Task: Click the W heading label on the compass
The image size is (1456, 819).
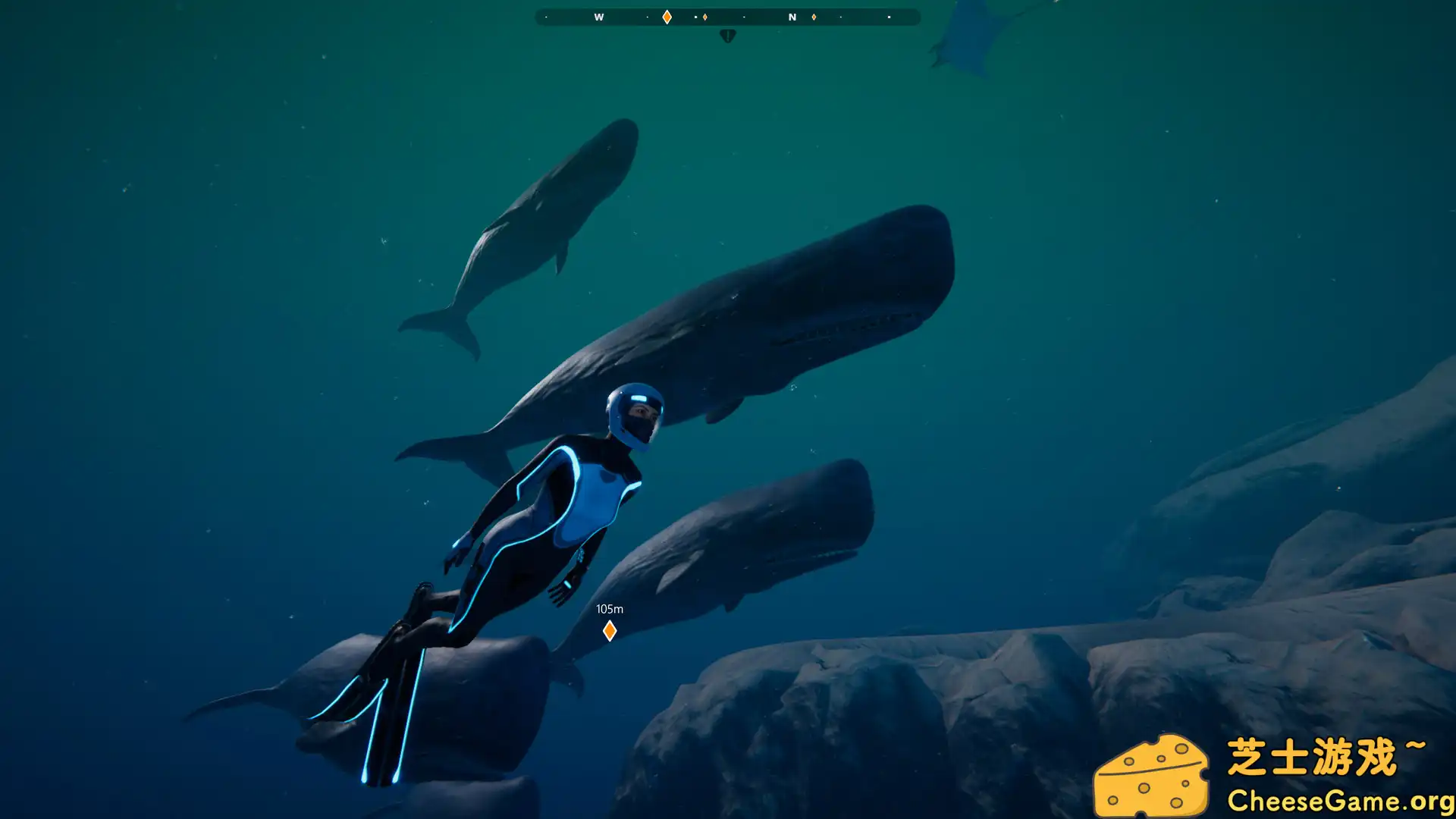Action: click(x=598, y=17)
